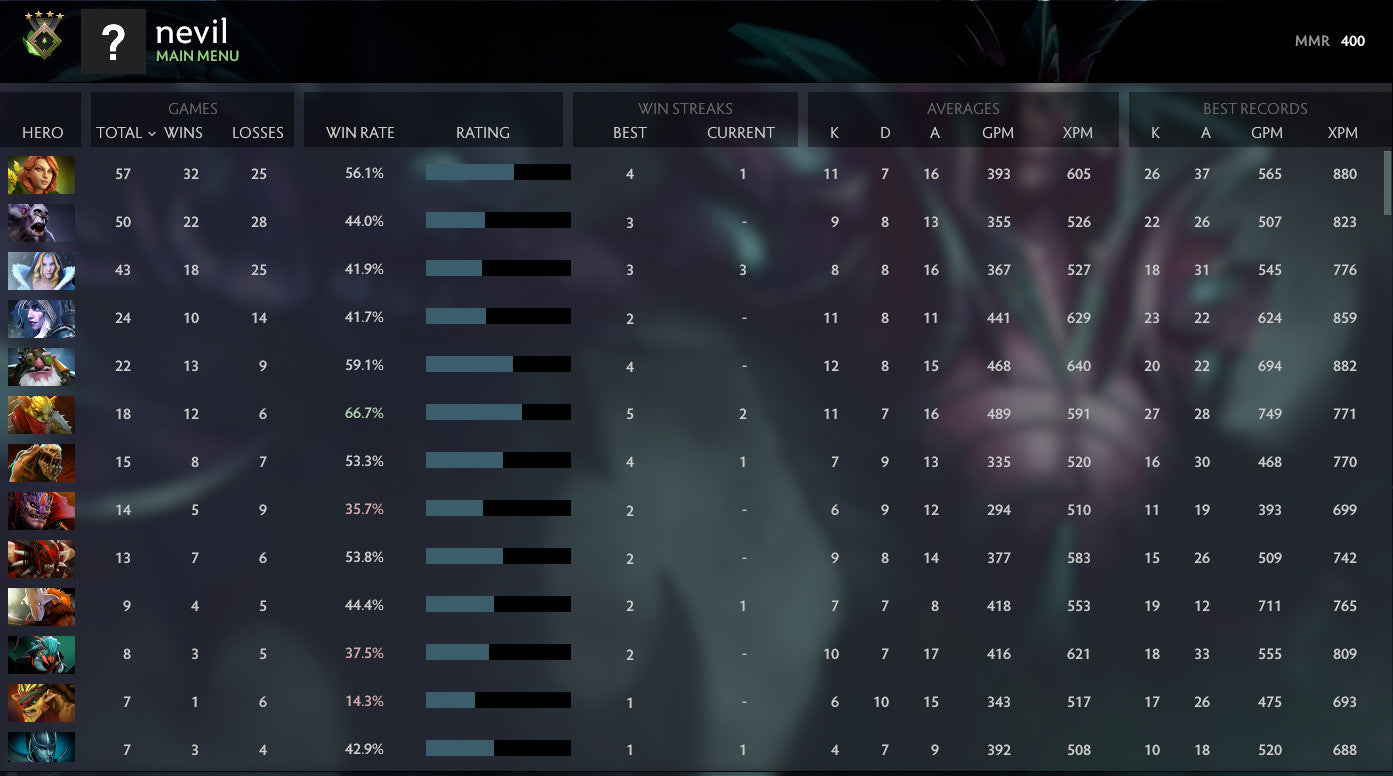Select the Bounty Hunter hero portrait
This screenshot has width=1393, height=776.
(41, 414)
